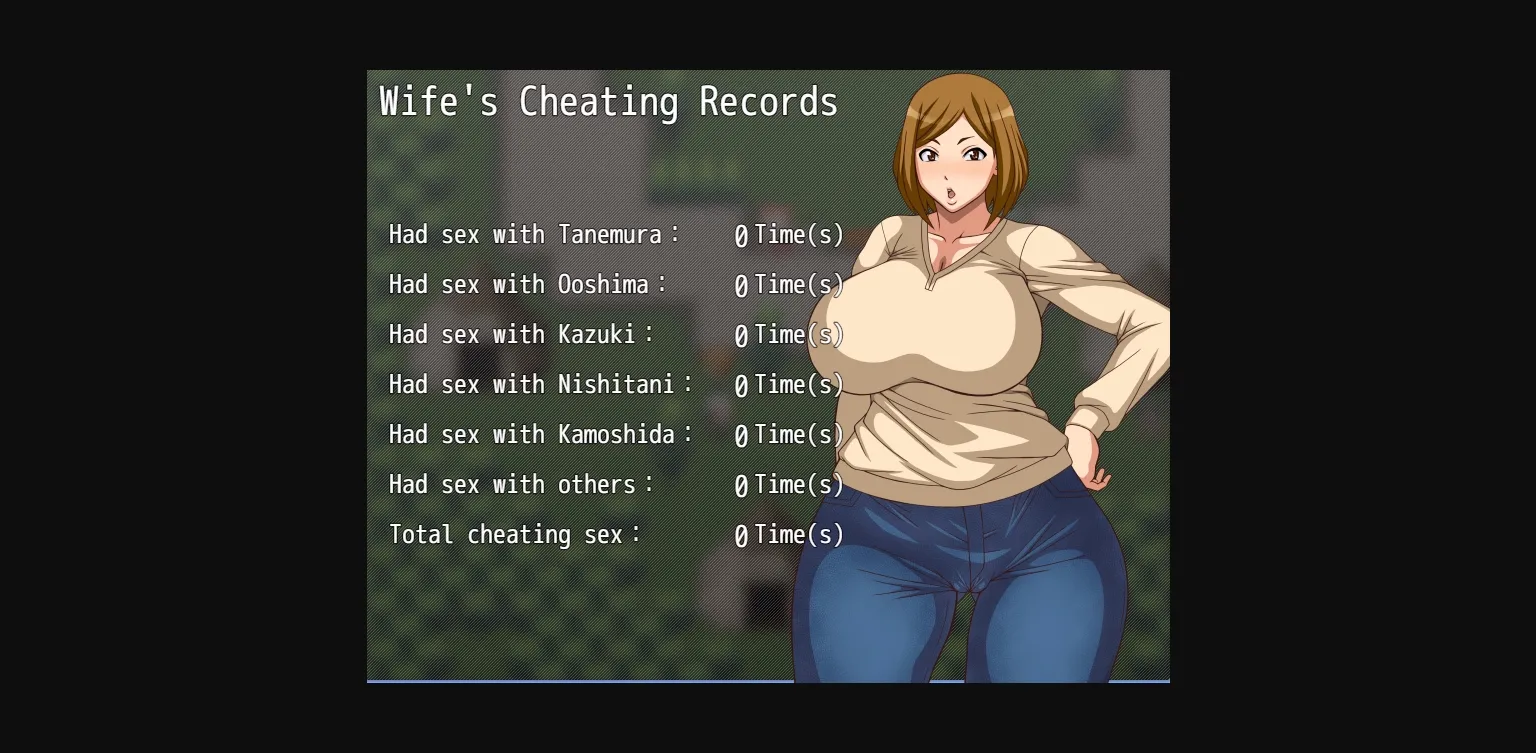Click the Wife's Cheating Records title
1536x753 pixels.
point(606,101)
